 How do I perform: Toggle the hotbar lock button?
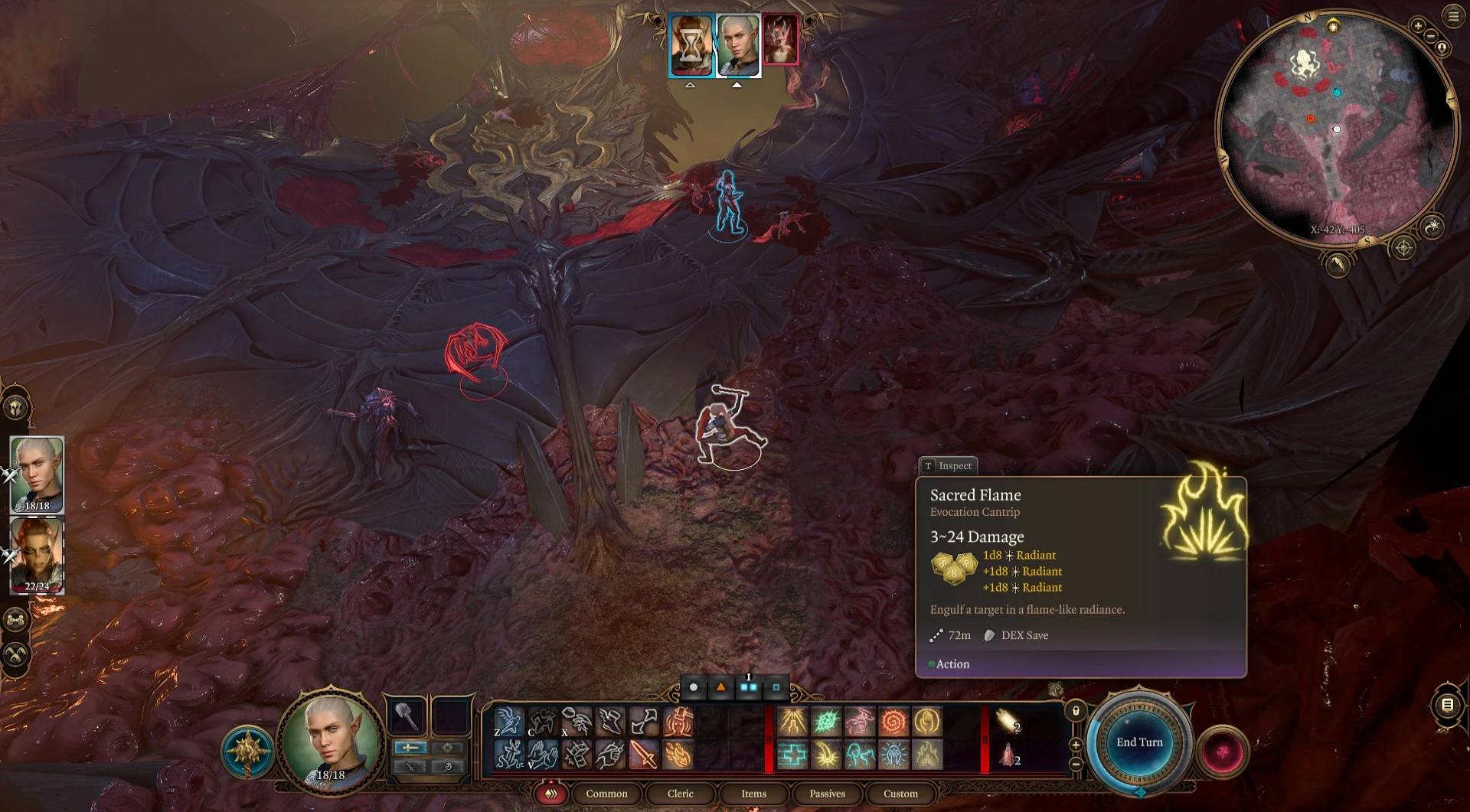click(x=1076, y=711)
